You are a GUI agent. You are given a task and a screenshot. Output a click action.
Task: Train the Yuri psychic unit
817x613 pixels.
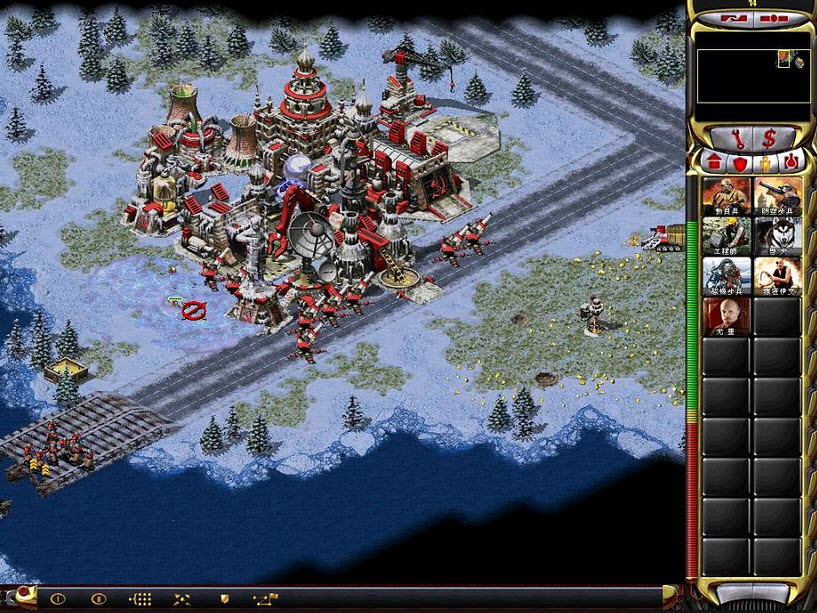click(727, 316)
